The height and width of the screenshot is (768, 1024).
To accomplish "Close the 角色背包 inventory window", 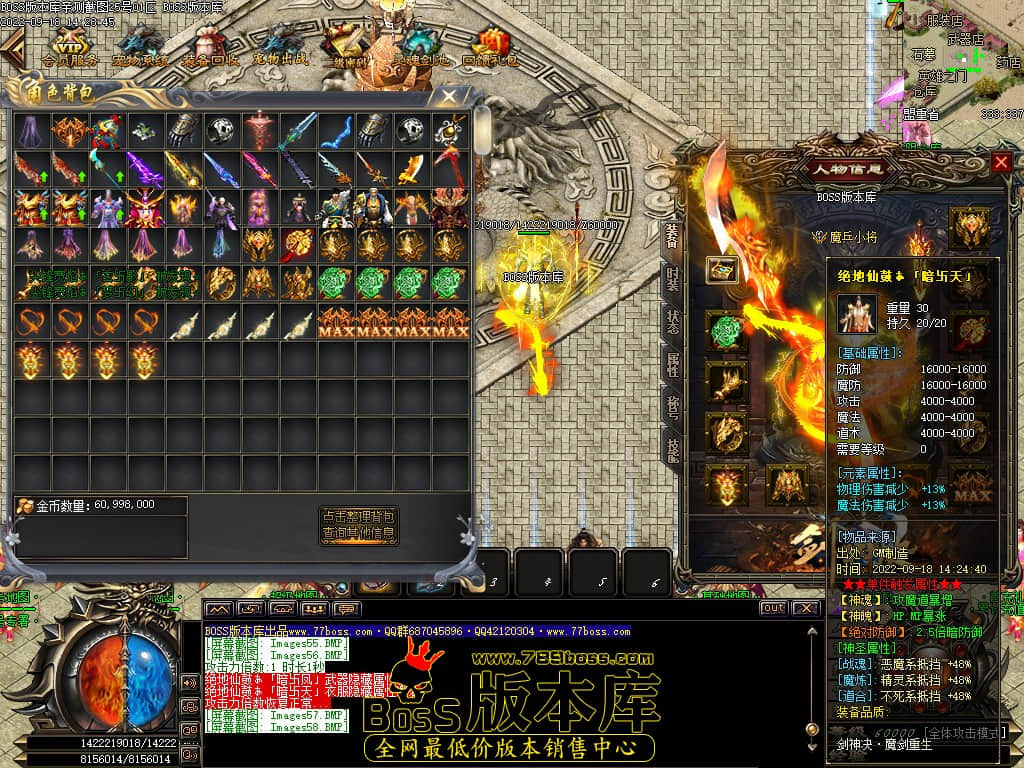I will click(x=449, y=96).
